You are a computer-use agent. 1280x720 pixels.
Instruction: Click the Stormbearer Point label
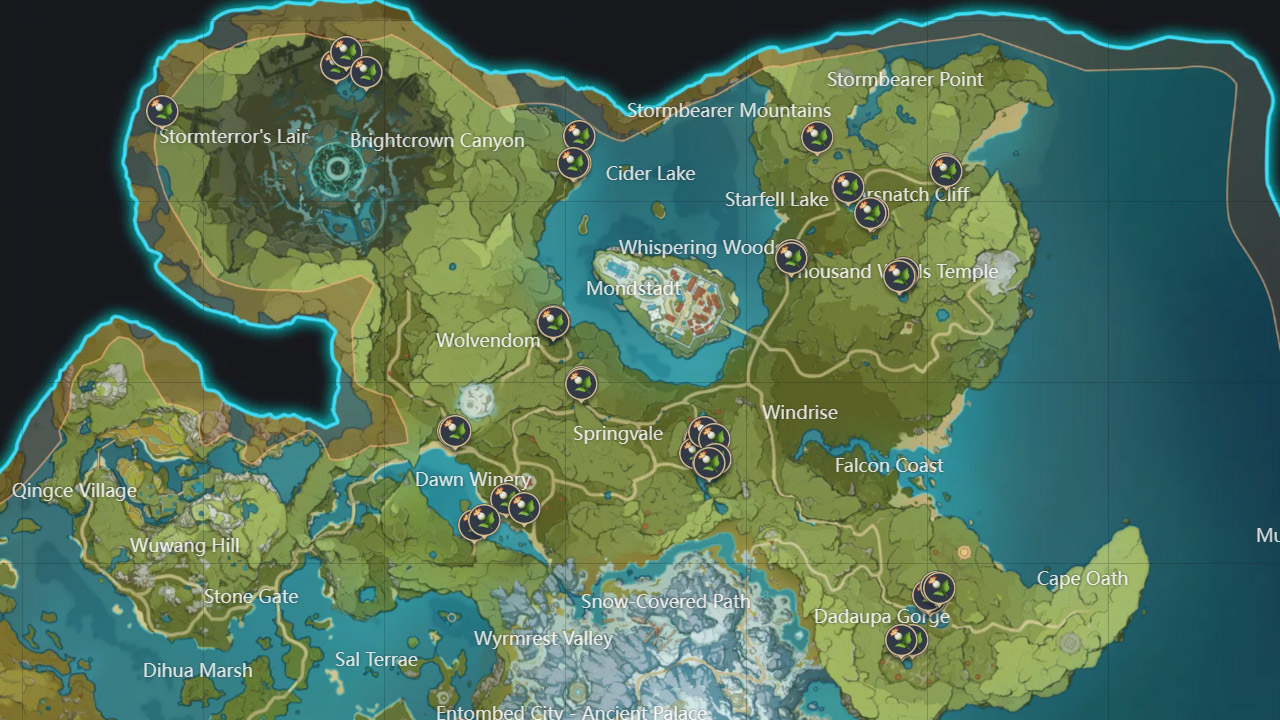(x=907, y=79)
